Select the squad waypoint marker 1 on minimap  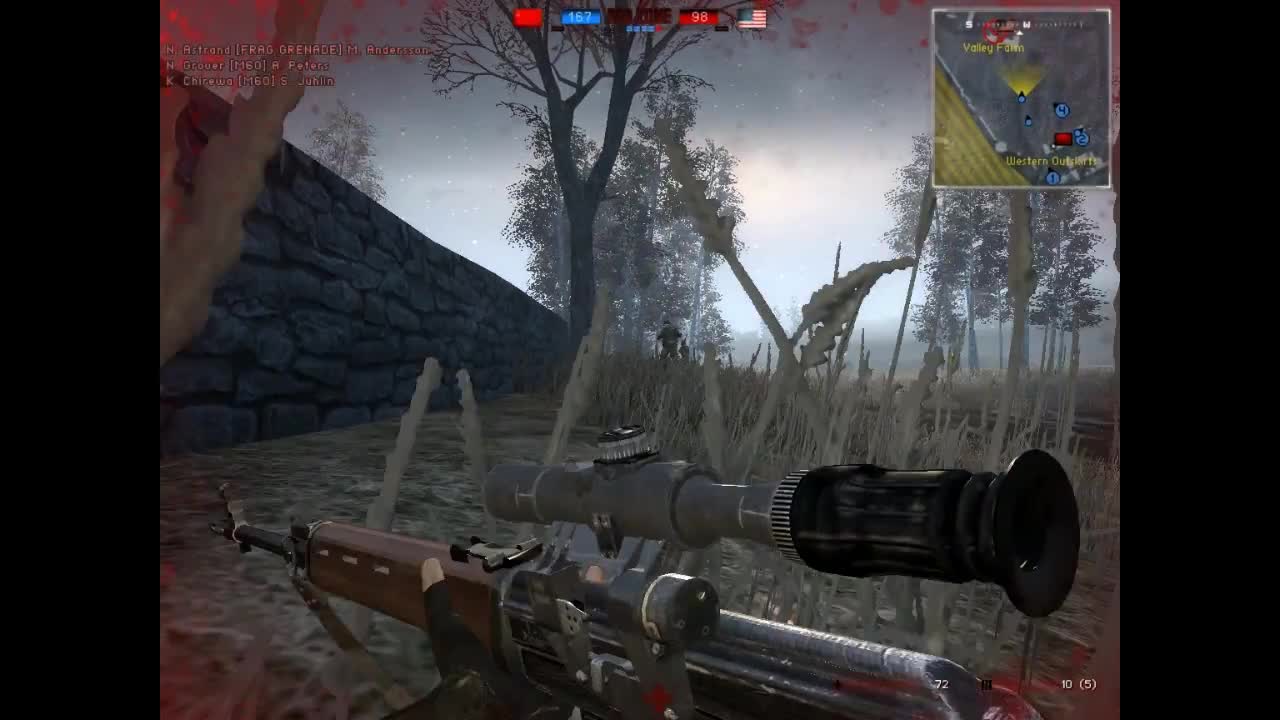pos(1053,177)
